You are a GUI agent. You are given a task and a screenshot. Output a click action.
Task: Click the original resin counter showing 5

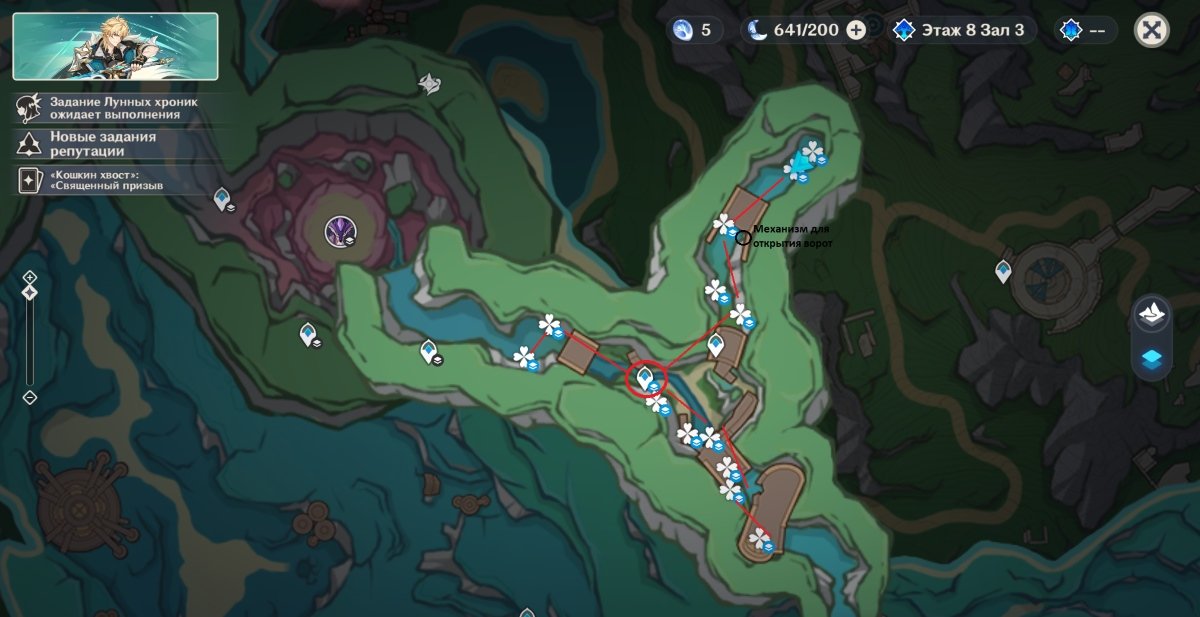pos(695,30)
